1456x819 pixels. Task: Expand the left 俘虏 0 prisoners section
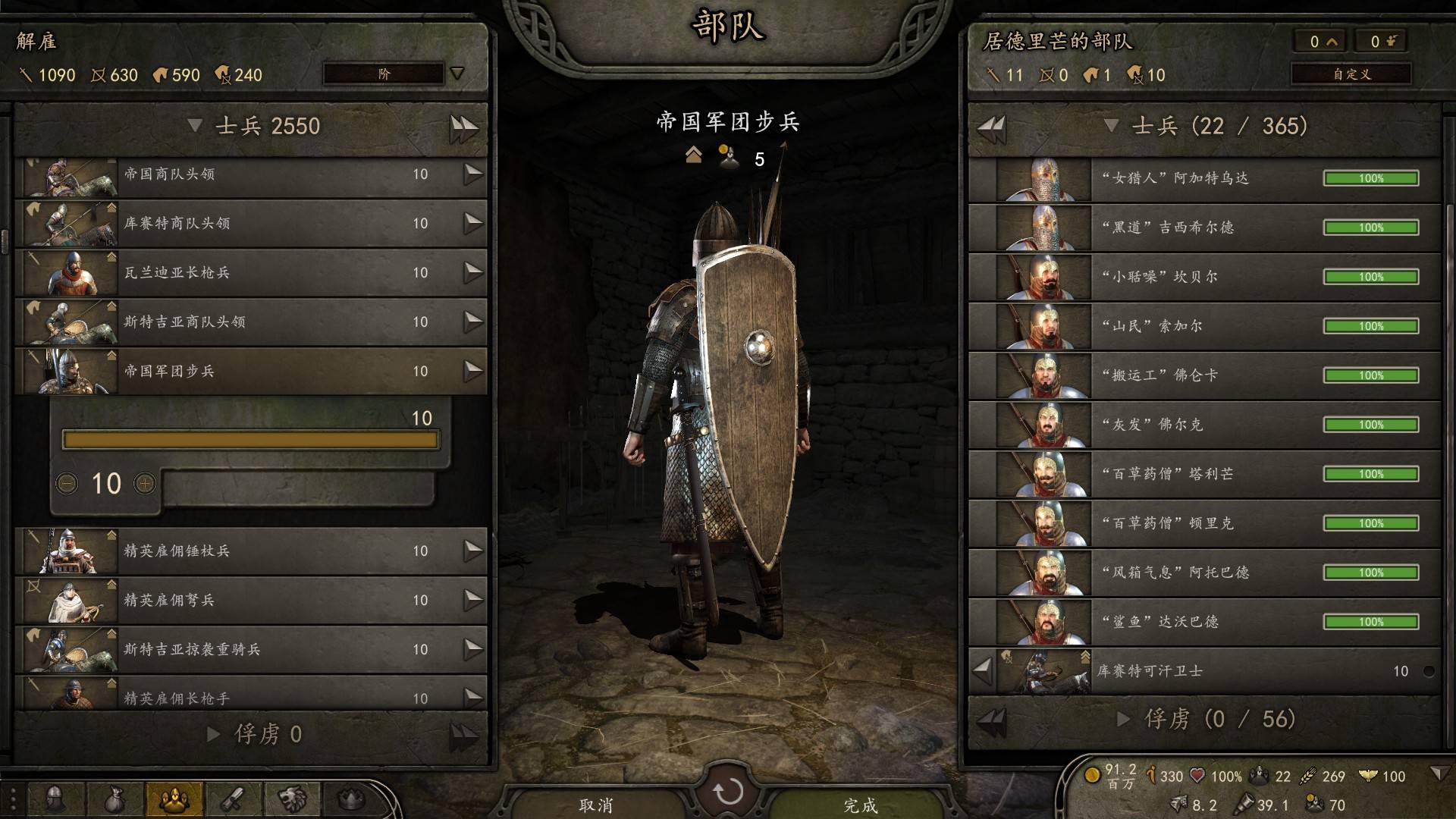pos(214,734)
